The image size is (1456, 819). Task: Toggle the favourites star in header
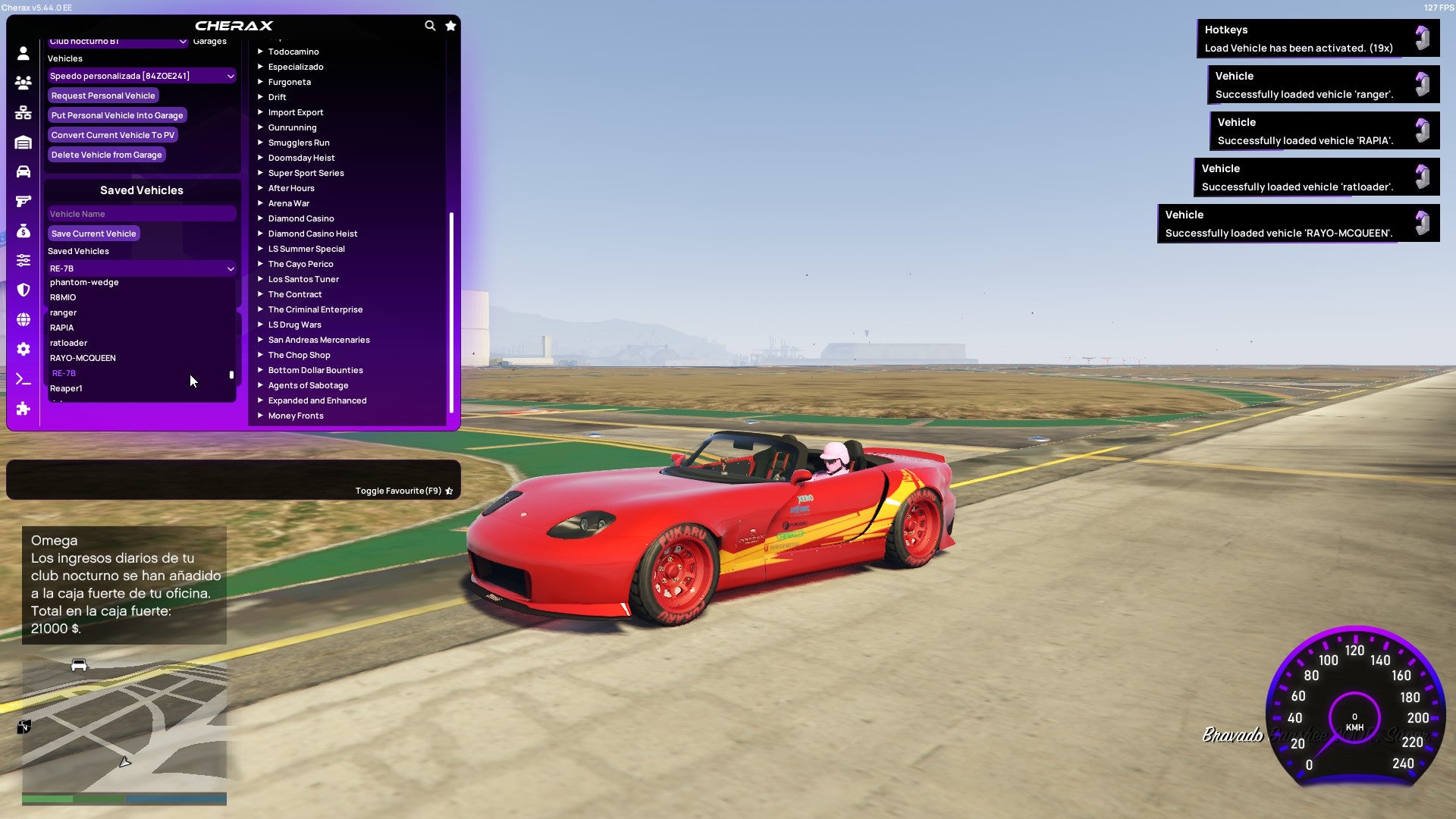[450, 25]
